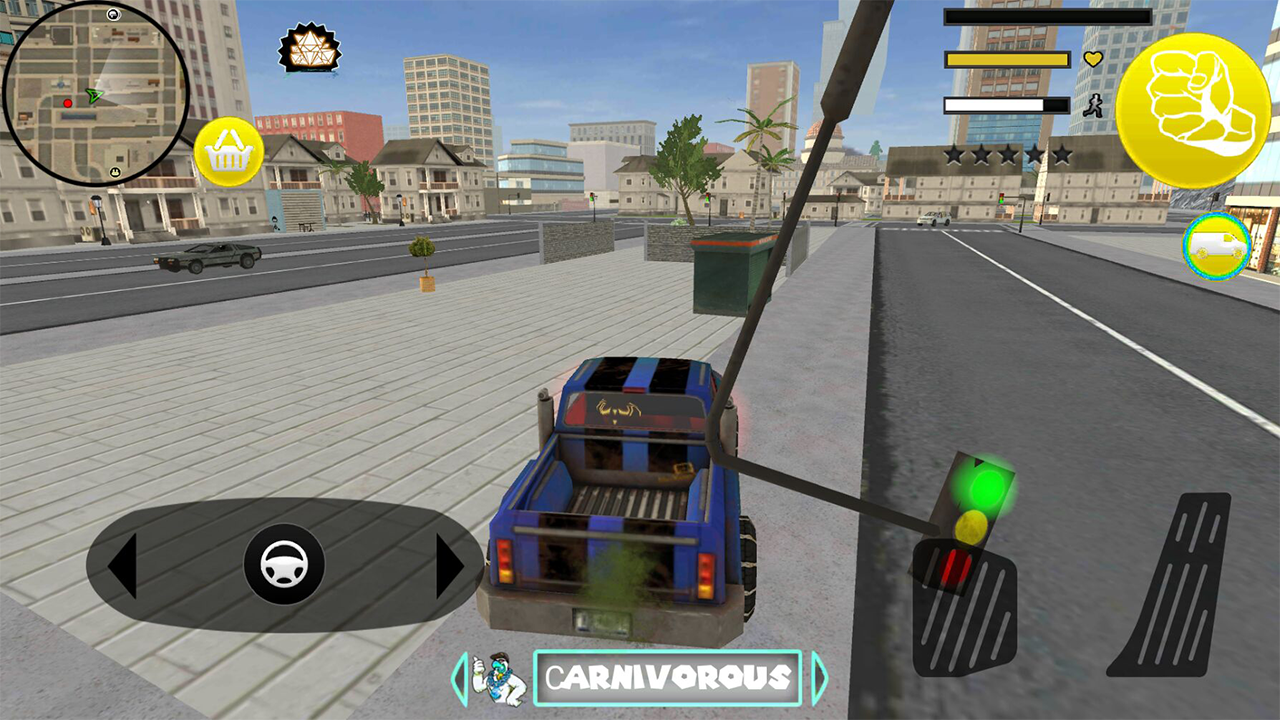Viewport: 1280px width, 720px height.
Task: Steer left with the left arrow
Action: 123,566
